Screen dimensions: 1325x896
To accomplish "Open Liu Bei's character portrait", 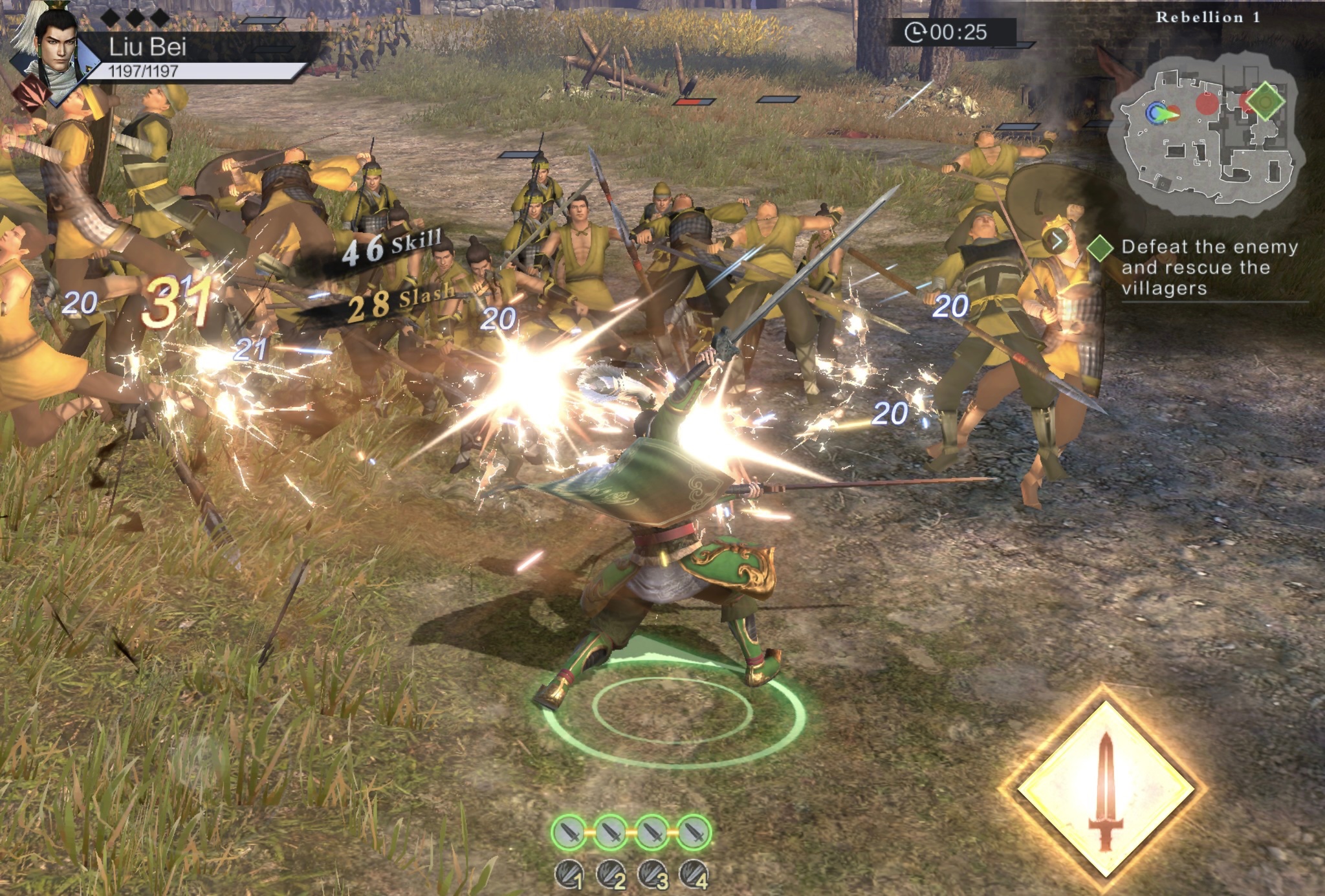I will [57, 50].
